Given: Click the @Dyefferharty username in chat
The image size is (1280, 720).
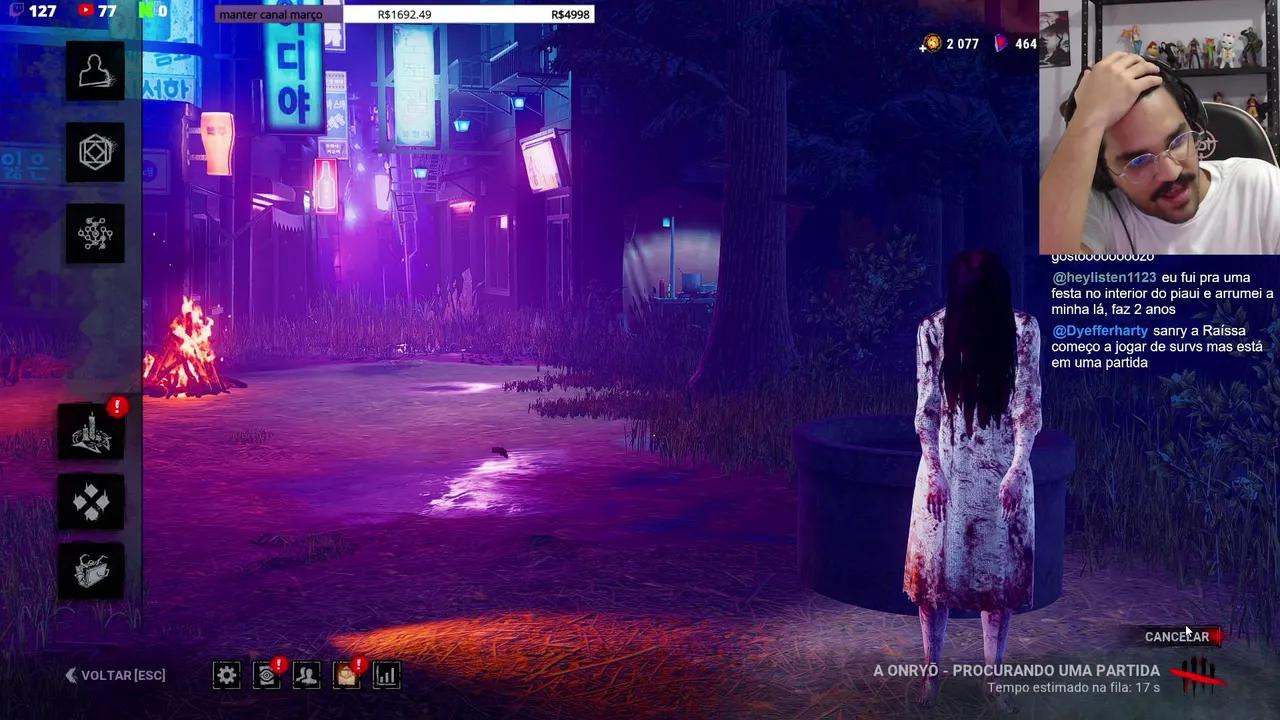Looking at the screenshot, I should (1100, 330).
